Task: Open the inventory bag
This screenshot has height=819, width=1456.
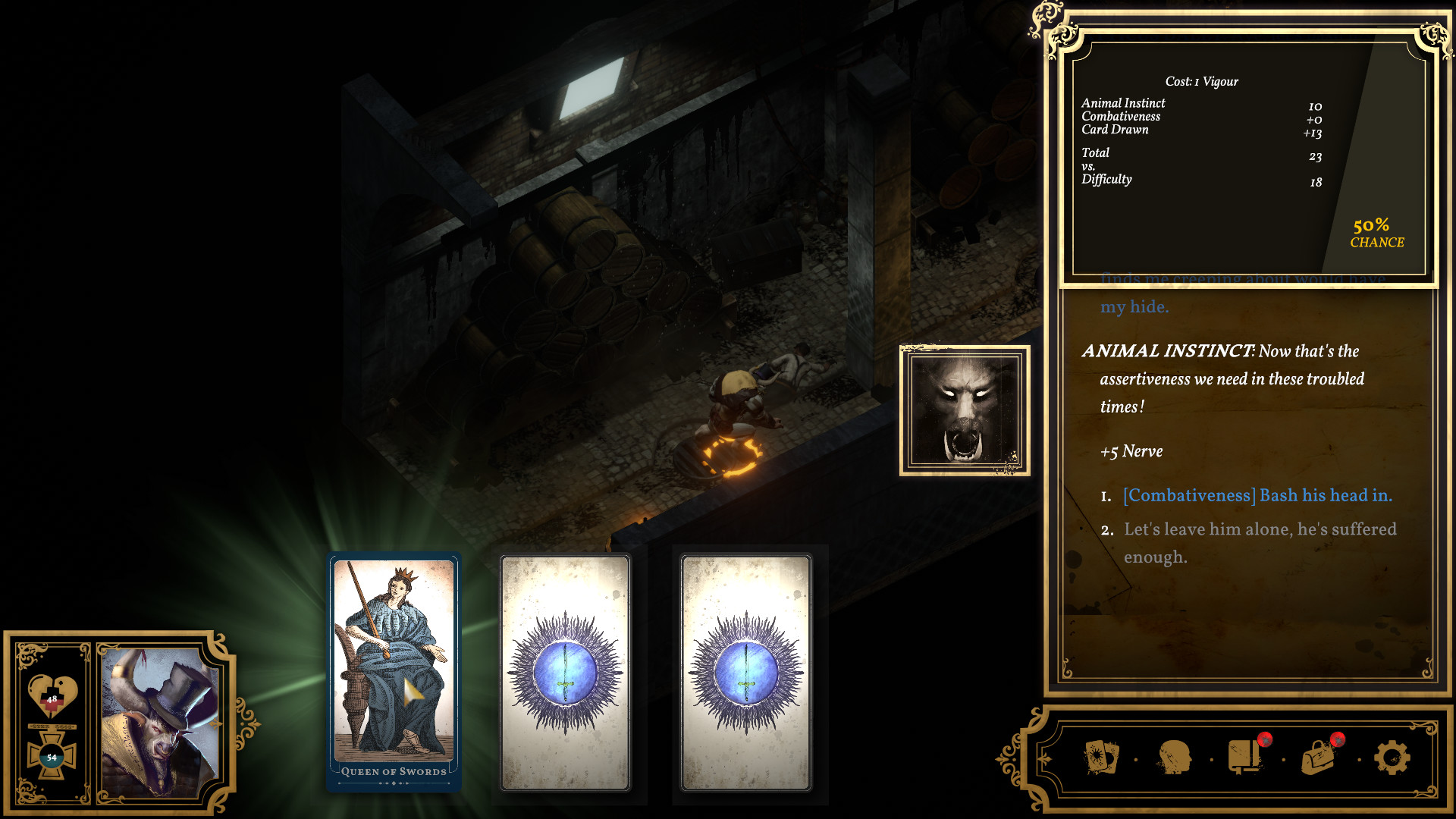Action: 1318,758
